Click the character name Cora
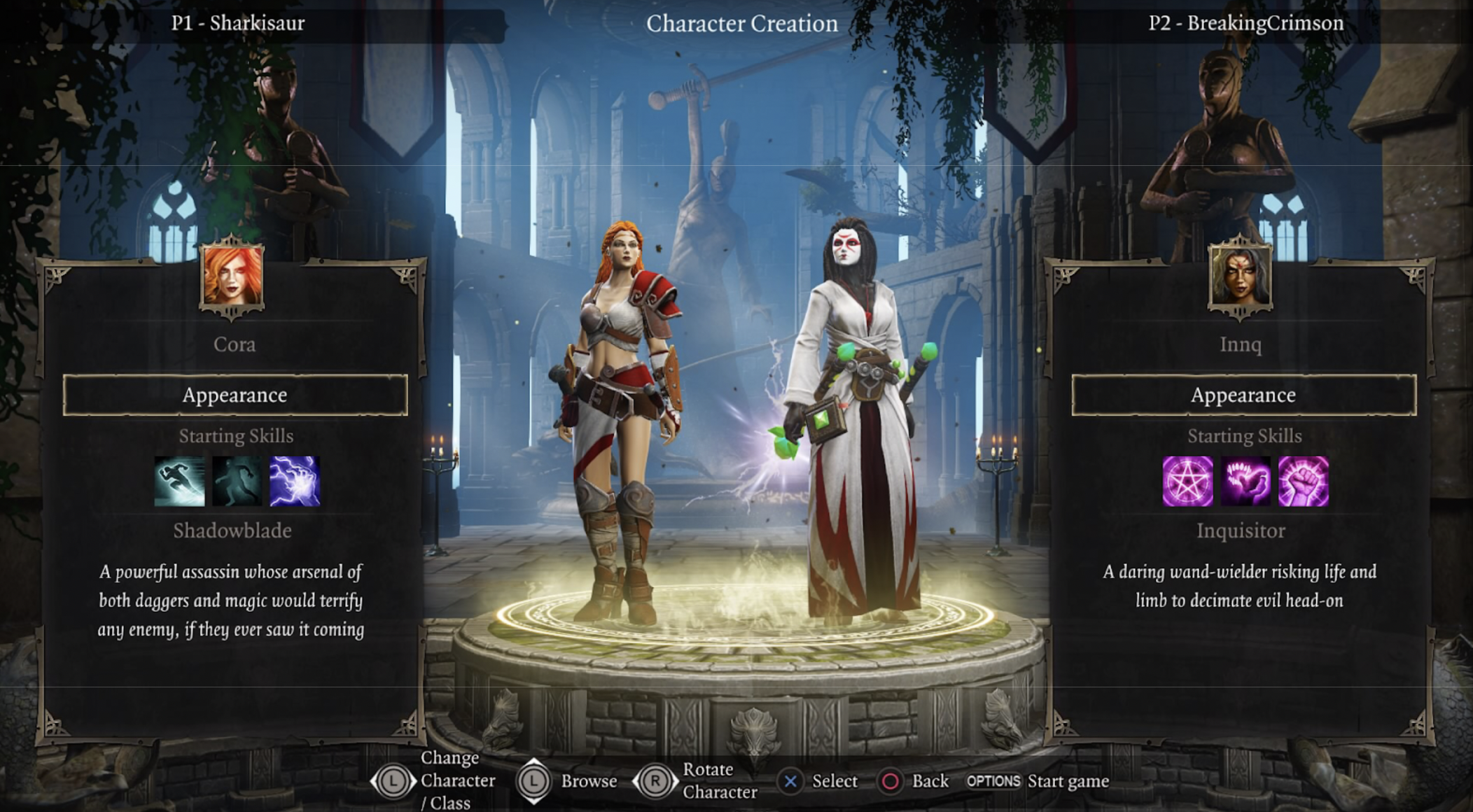This screenshot has height=812, width=1473. [x=235, y=344]
